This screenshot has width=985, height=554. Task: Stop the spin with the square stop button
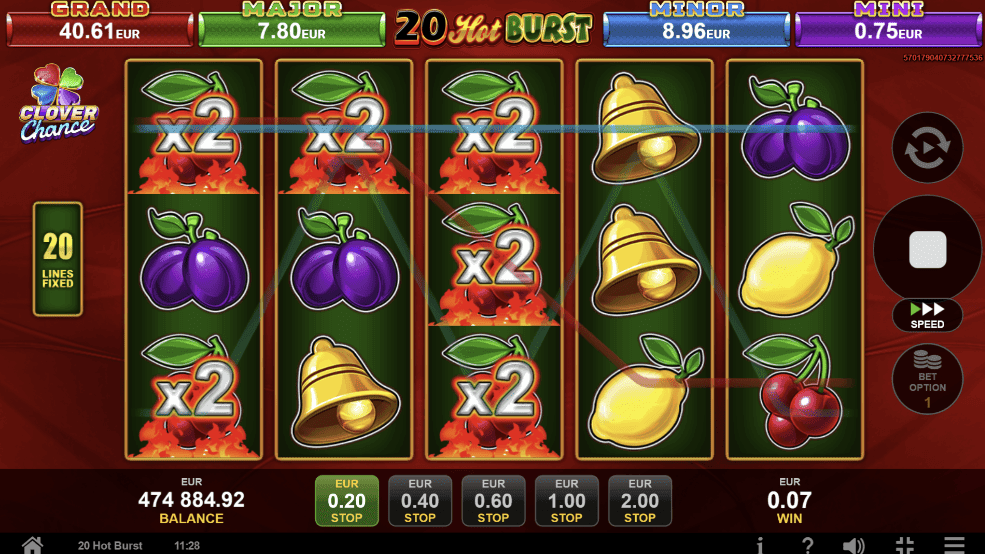click(x=927, y=249)
